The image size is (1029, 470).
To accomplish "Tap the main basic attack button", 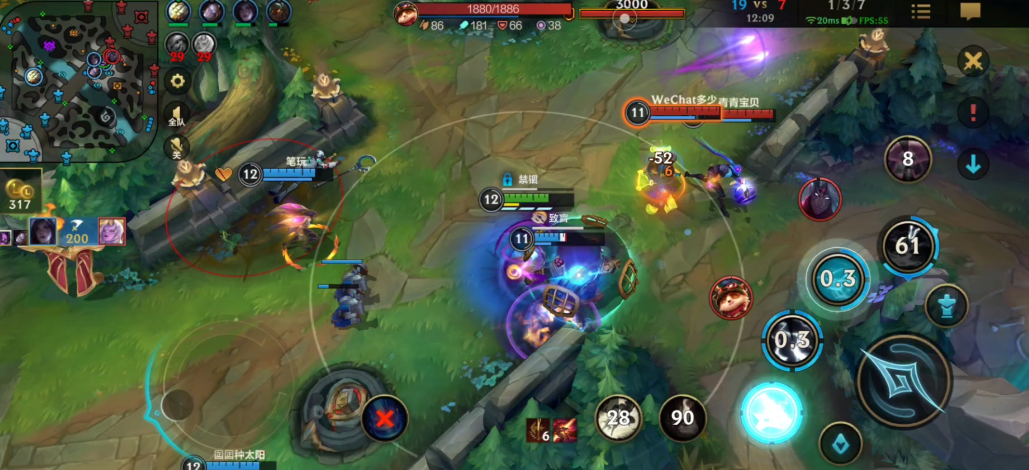I will click(903, 381).
